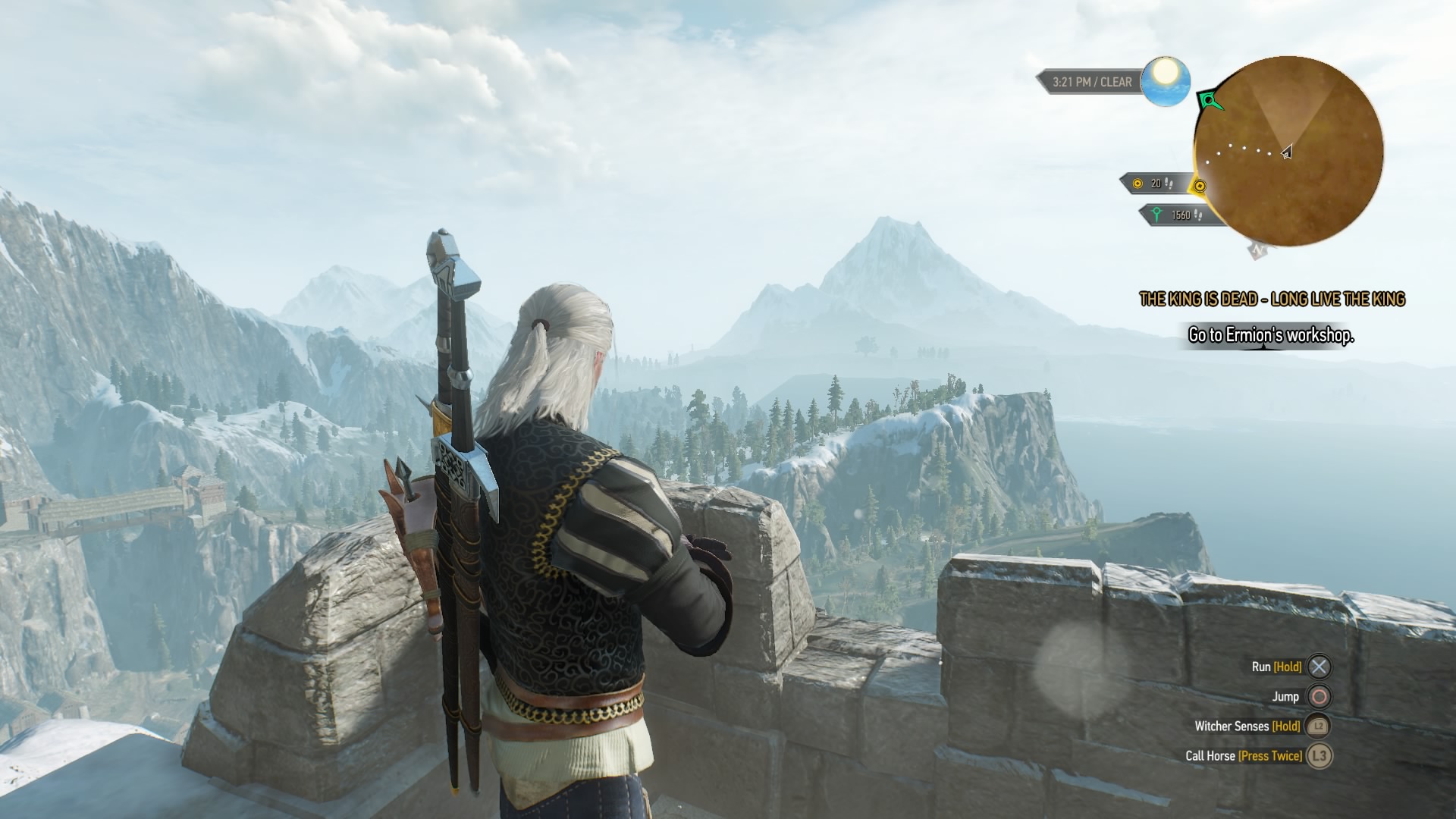The width and height of the screenshot is (1456, 819).
Task: Click the sun weather icon beside the clock
Action: point(1165,82)
